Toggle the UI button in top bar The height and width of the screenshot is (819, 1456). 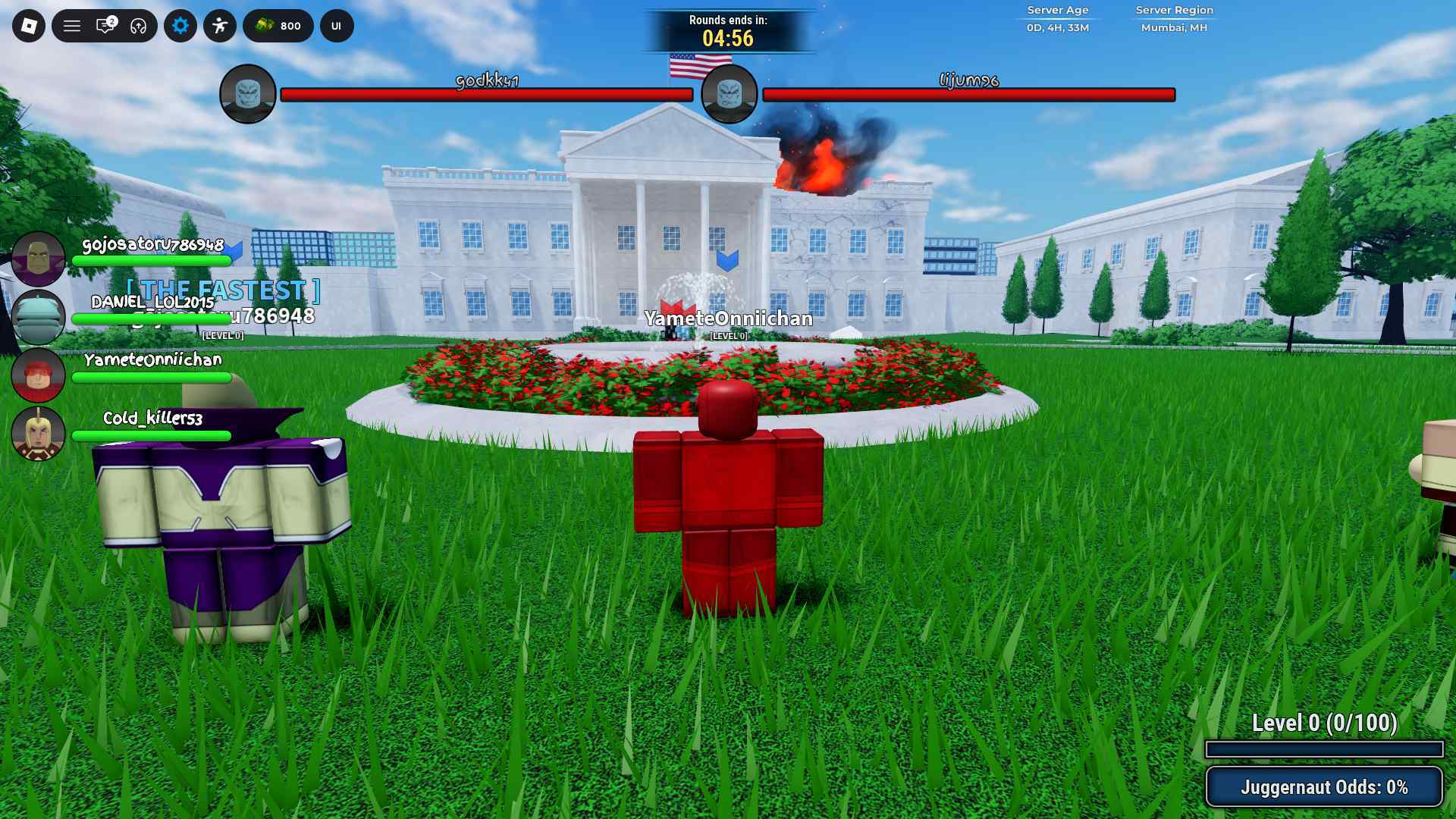click(334, 25)
